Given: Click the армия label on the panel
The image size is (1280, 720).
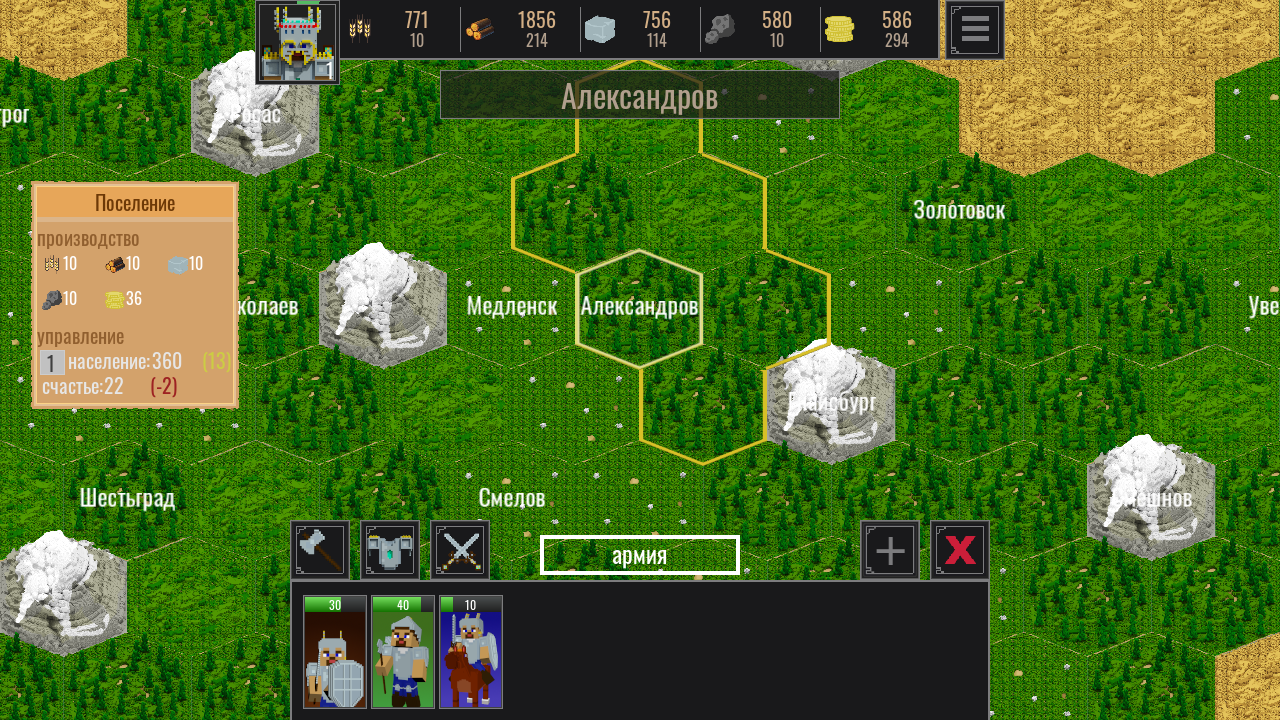Looking at the screenshot, I should [639, 555].
